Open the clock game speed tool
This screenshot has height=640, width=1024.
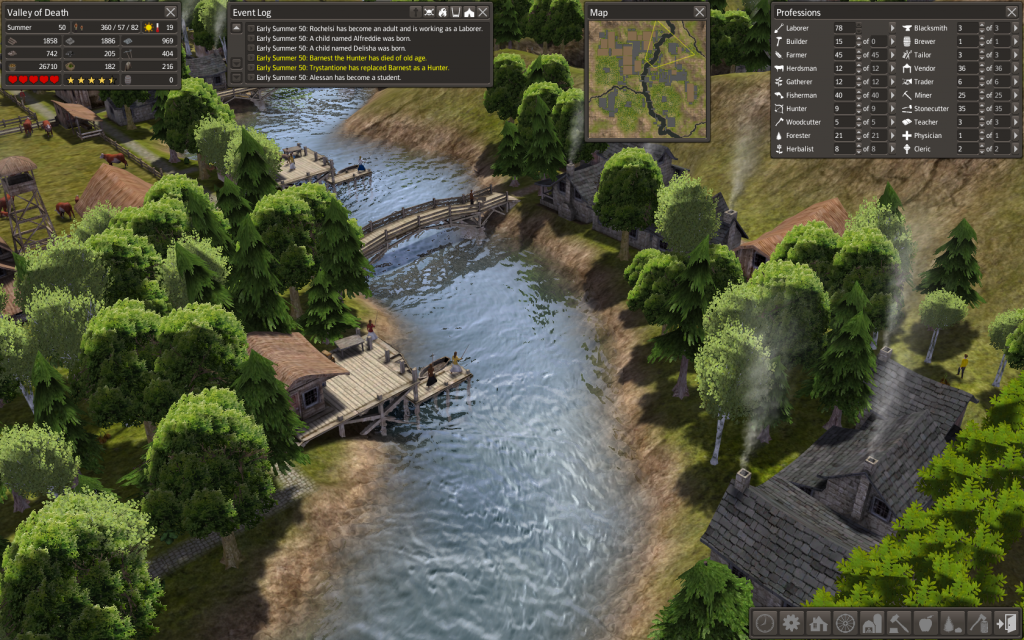[765, 622]
